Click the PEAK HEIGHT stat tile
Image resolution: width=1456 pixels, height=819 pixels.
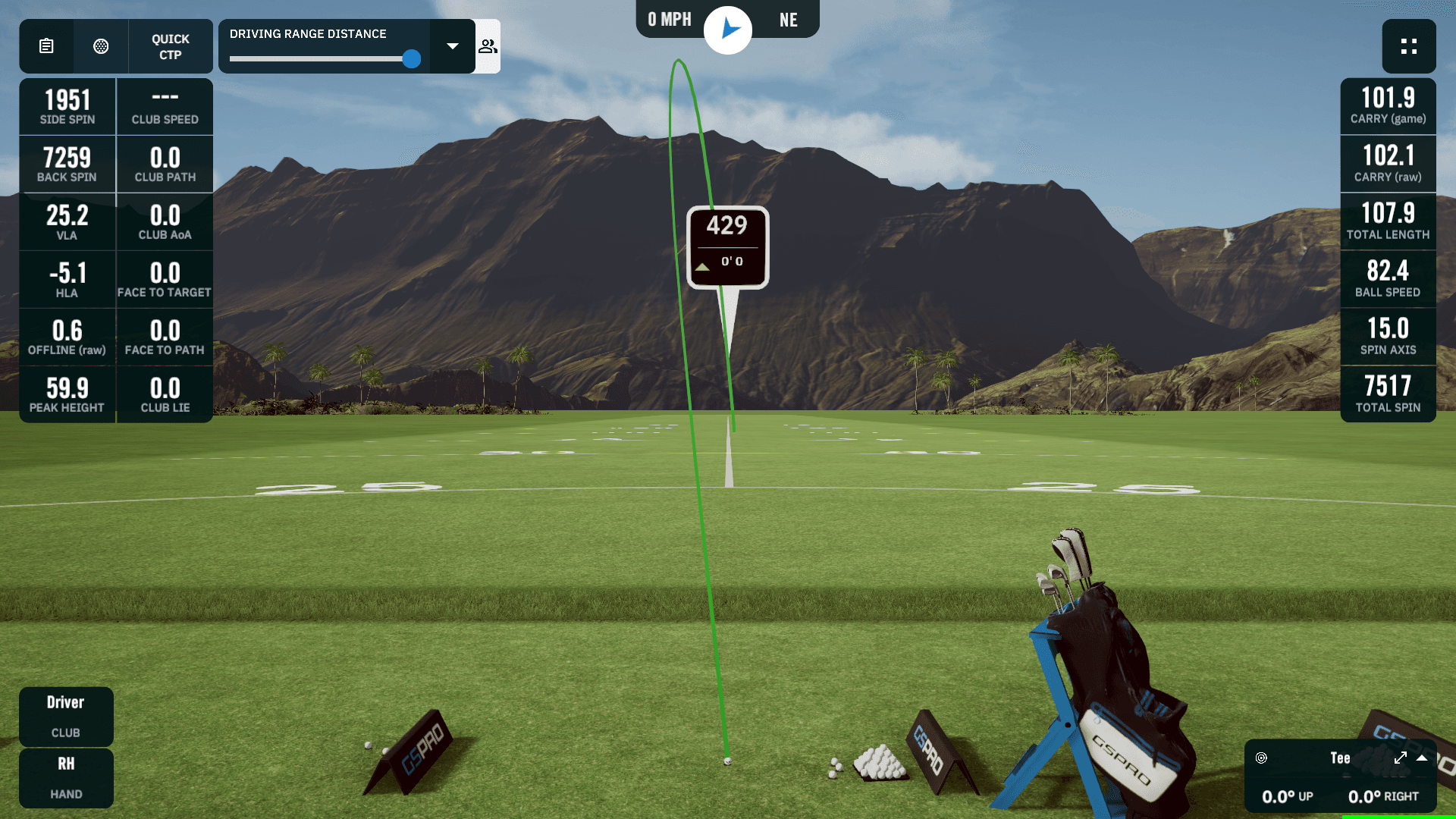click(x=67, y=394)
